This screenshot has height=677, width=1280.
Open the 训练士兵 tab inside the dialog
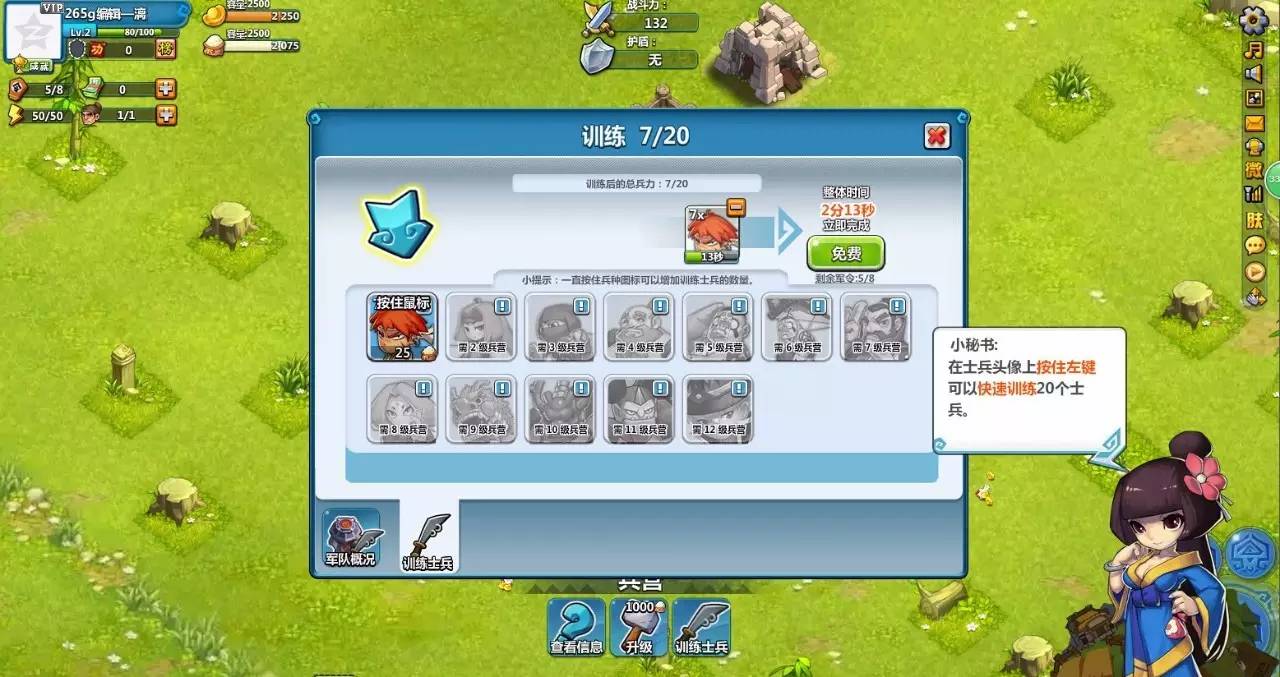[x=428, y=541]
